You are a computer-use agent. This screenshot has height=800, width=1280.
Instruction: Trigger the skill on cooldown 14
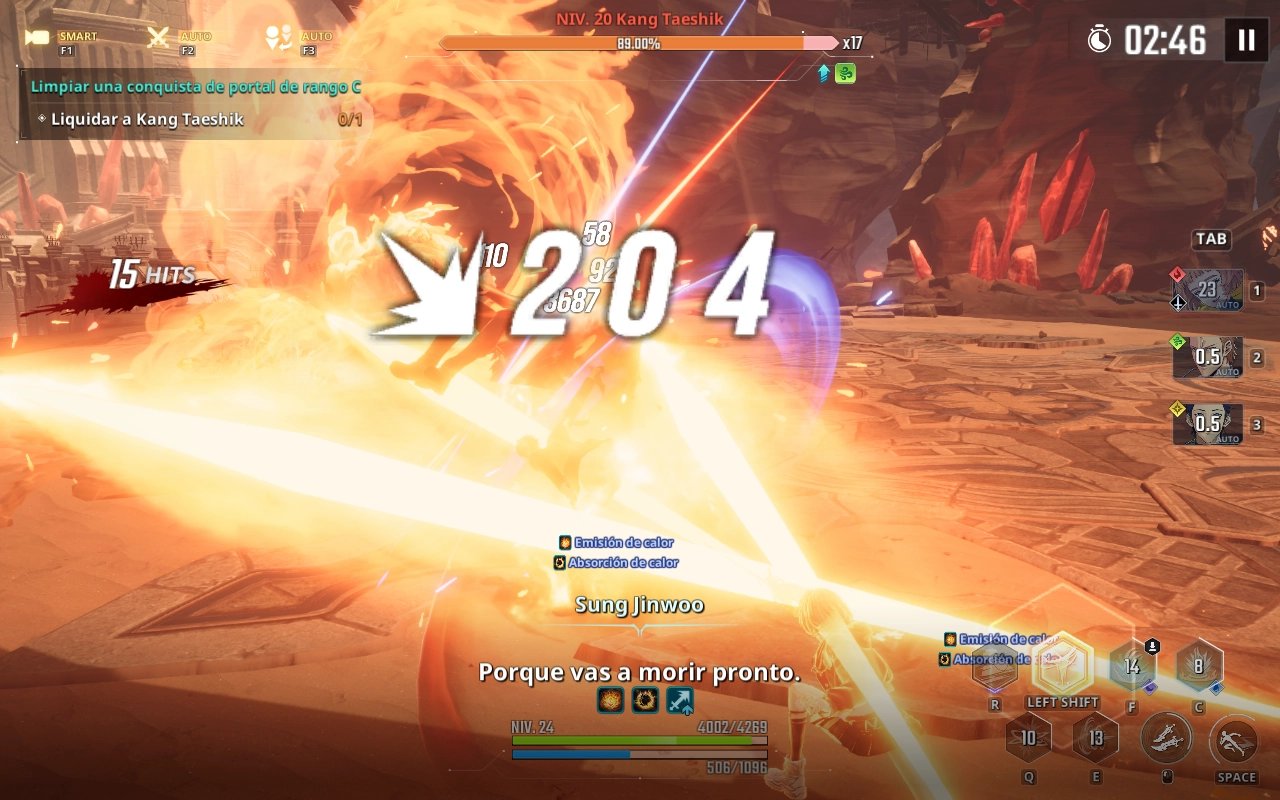point(1132,665)
